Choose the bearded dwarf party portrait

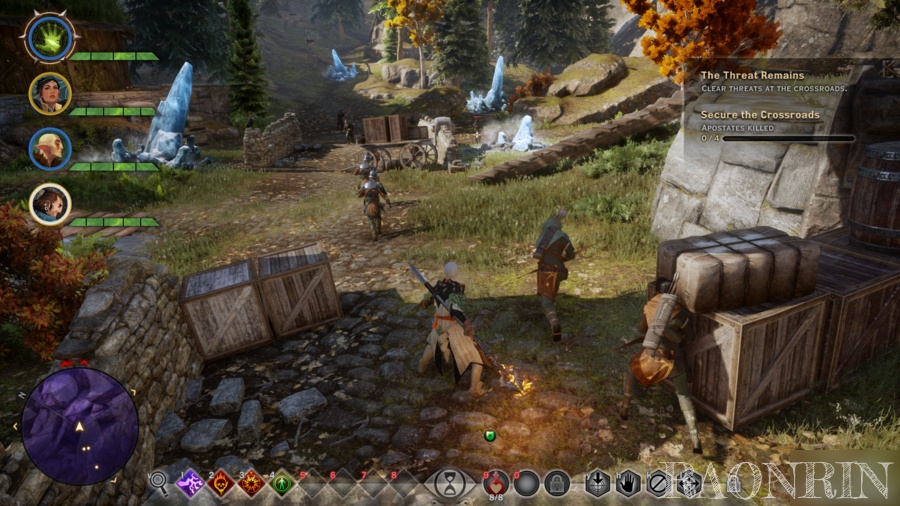point(49,204)
